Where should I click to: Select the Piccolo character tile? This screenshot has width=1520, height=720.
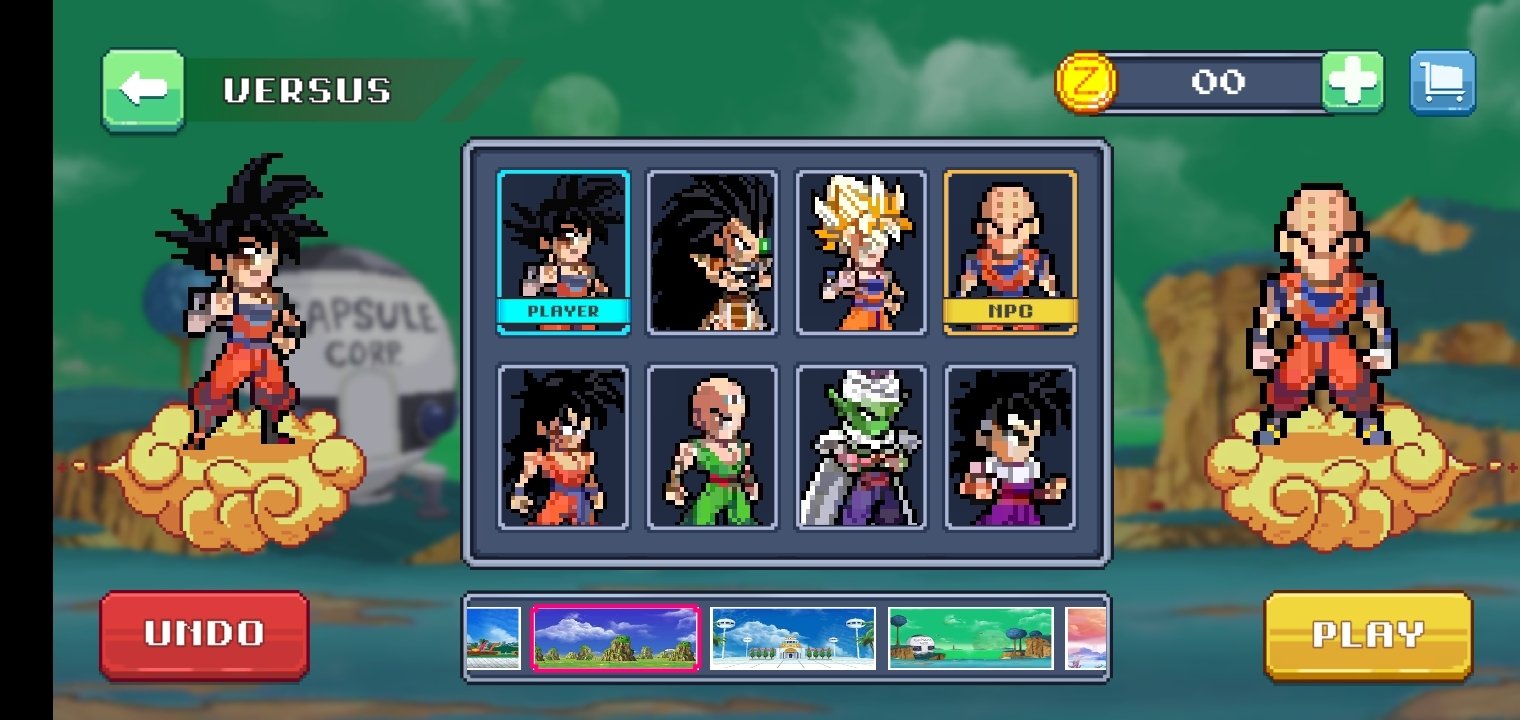click(x=861, y=446)
